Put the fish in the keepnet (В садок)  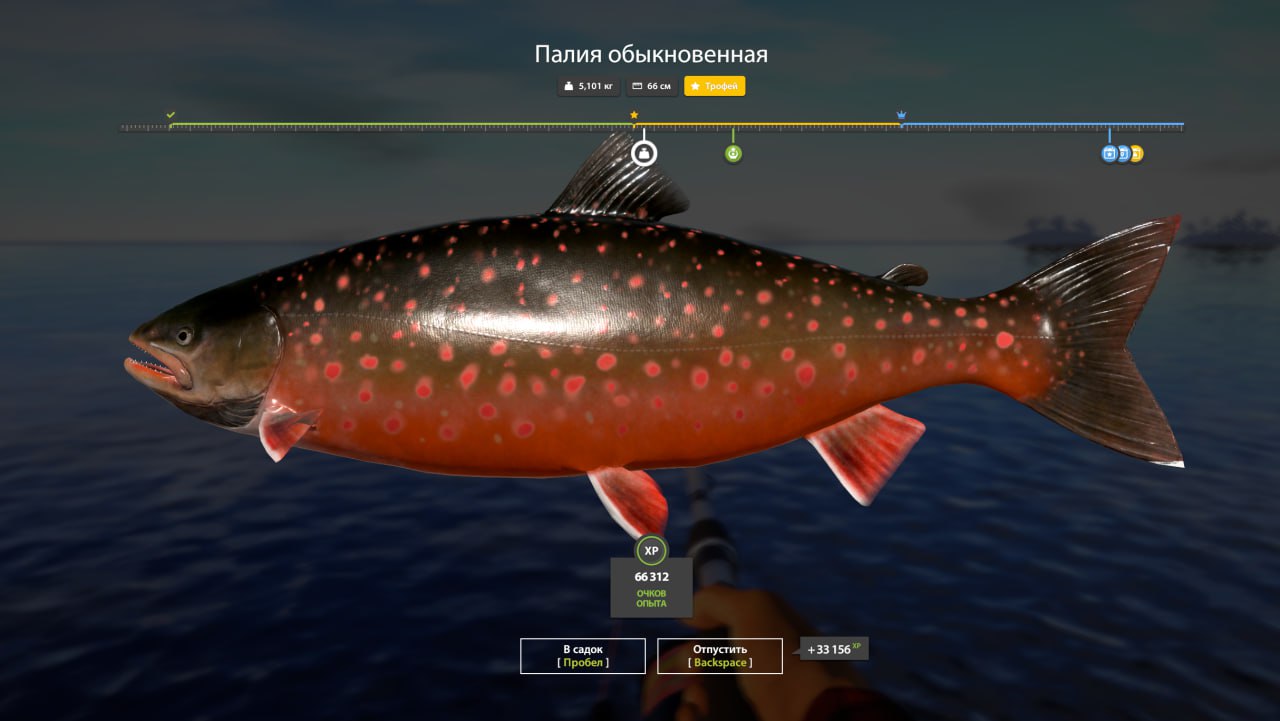coord(582,656)
